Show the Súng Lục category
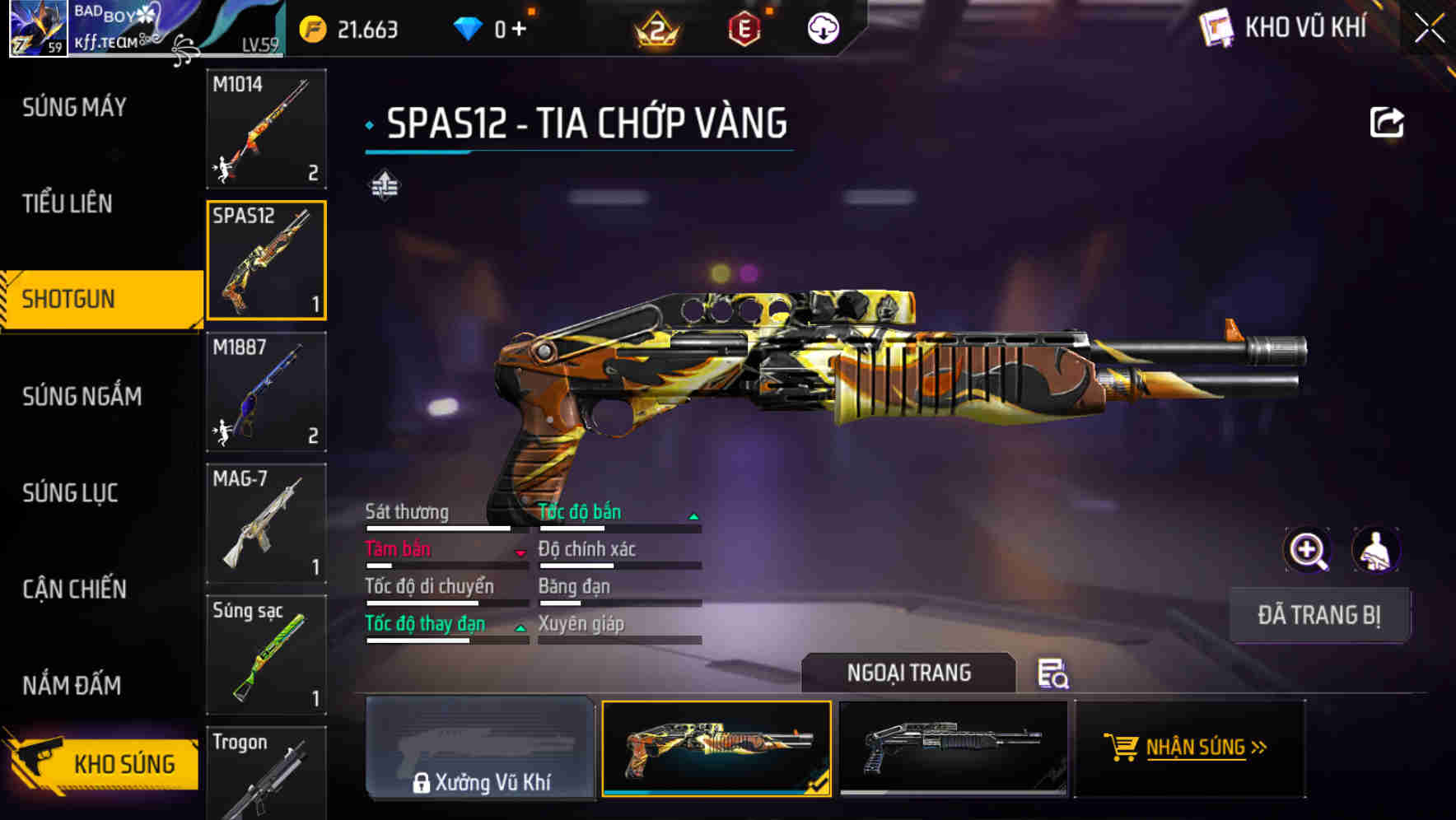The image size is (1456, 820). point(70,493)
